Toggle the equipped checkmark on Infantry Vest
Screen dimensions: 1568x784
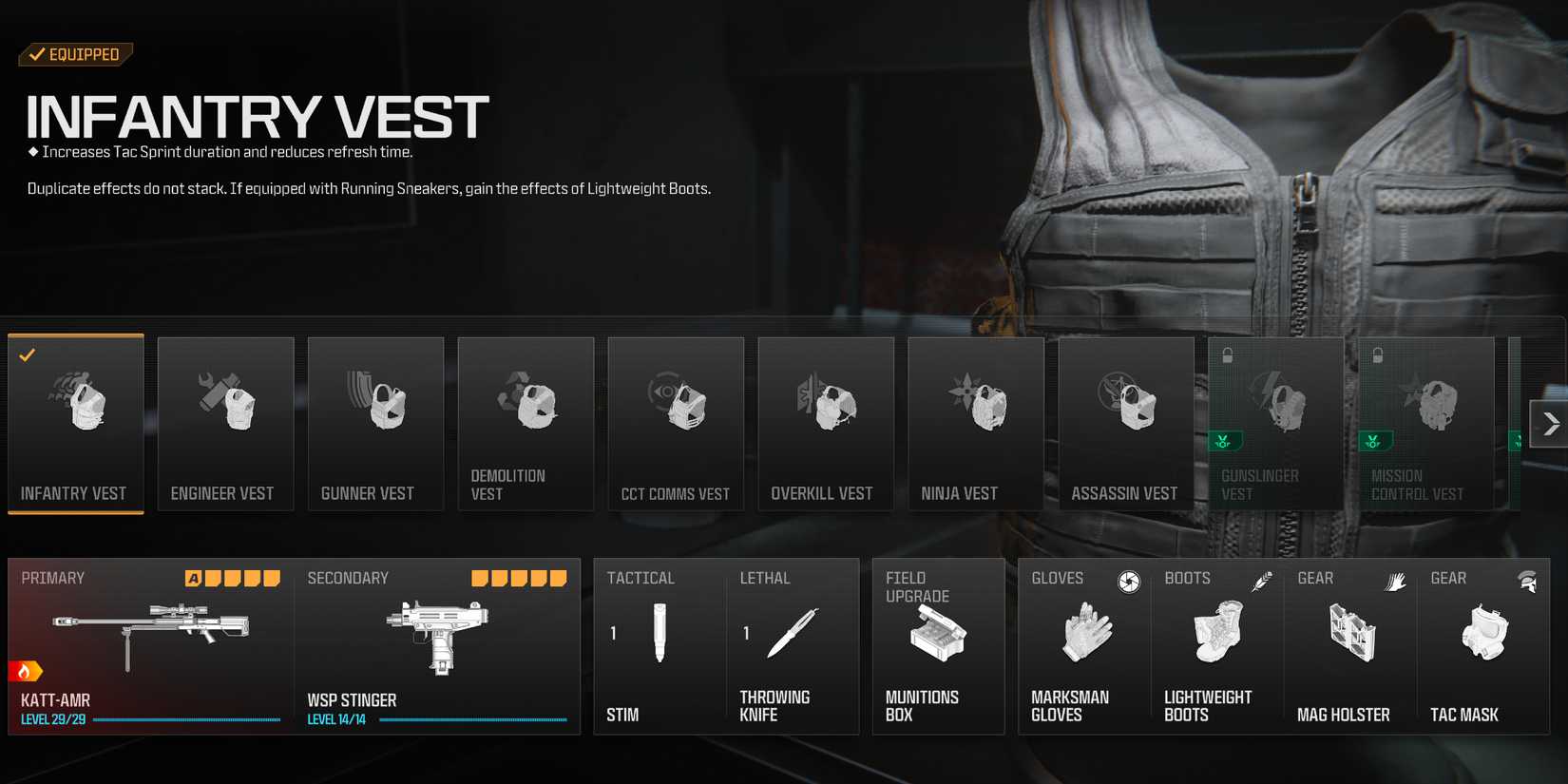pos(28,355)
